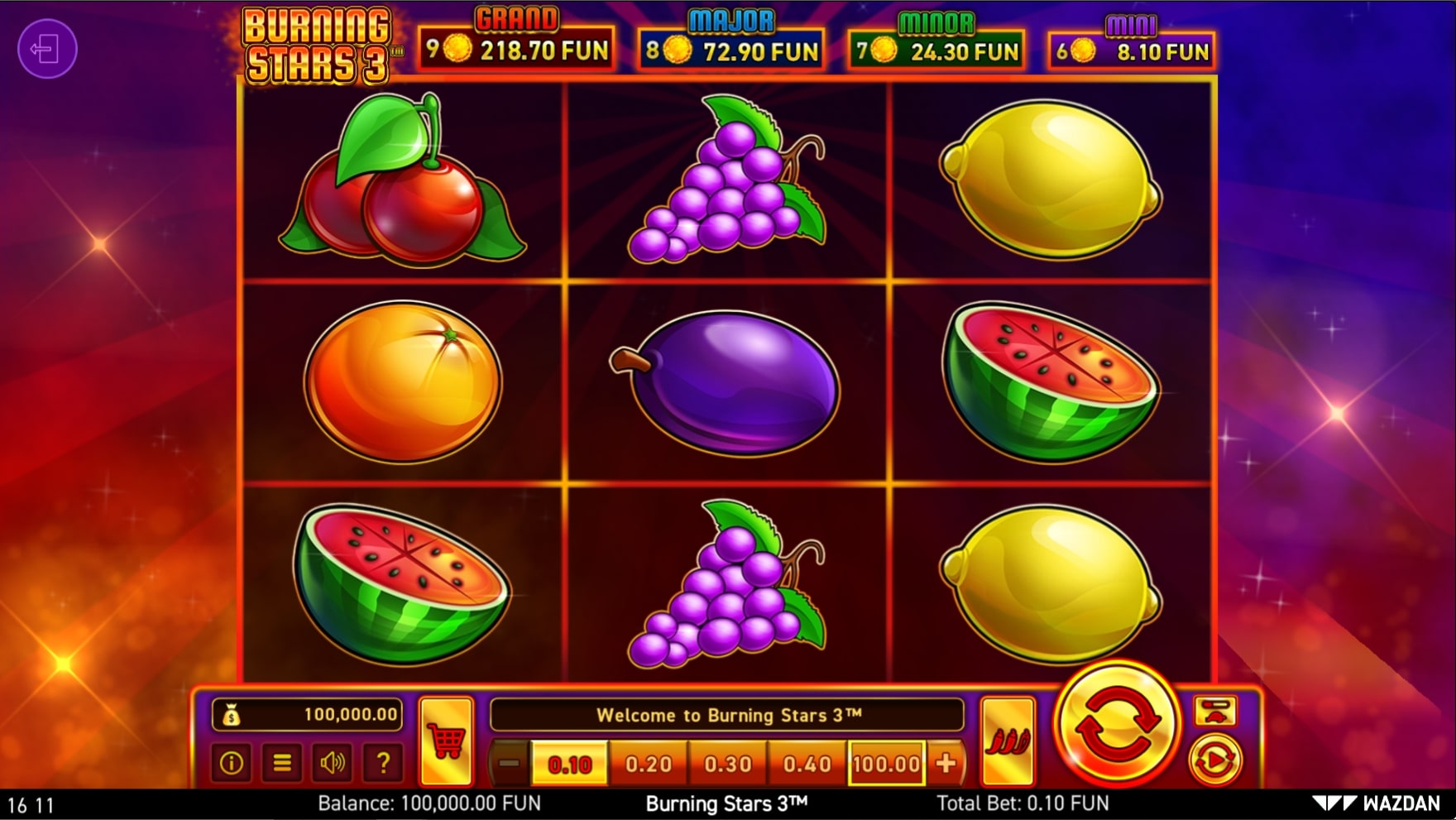The width and height of the screenshot is (1456, 820).
Task: Decrease the bet with the minus button
Action: (x=507, y=761)
